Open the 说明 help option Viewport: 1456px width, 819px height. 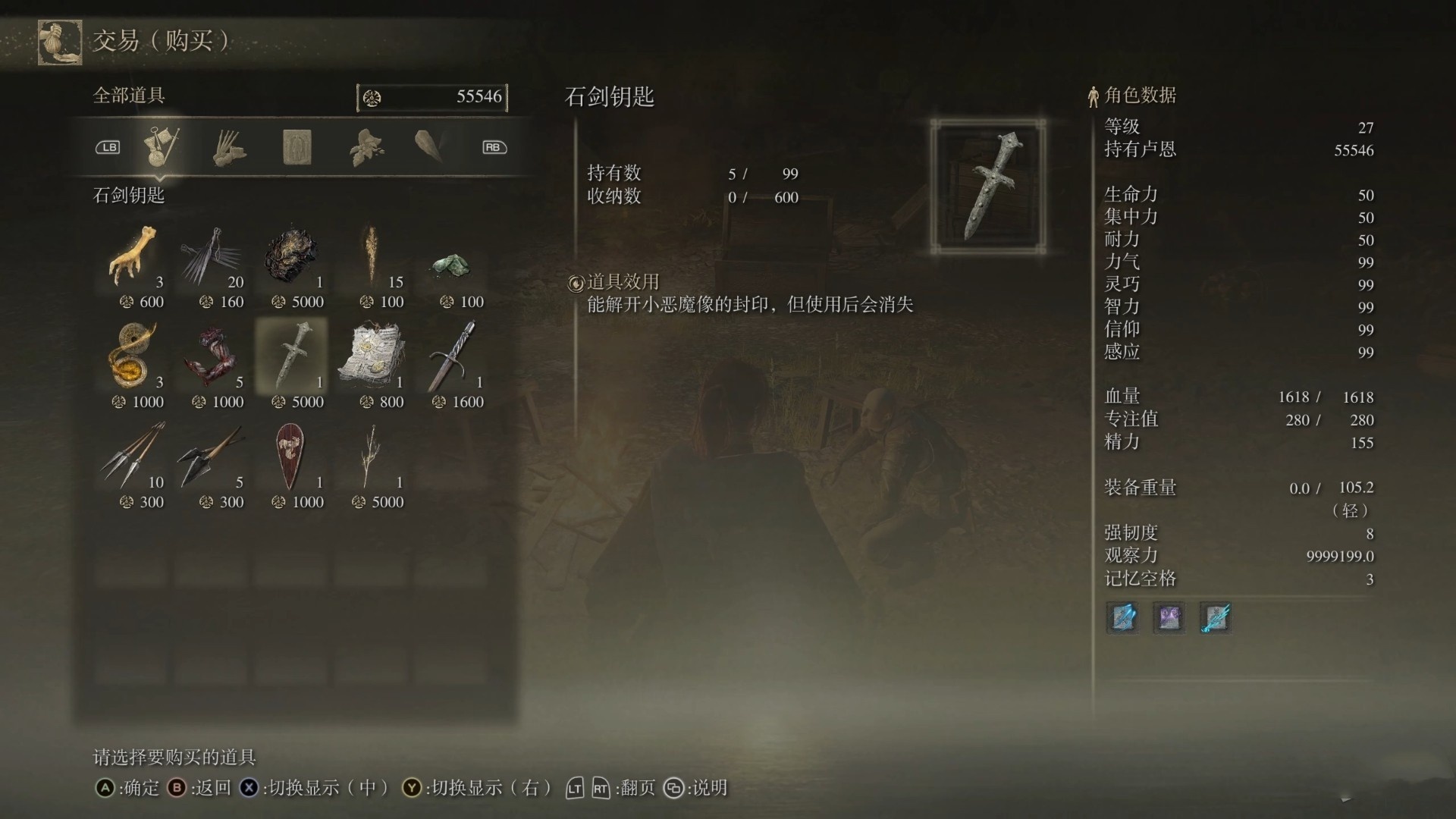tap(673, 788)
